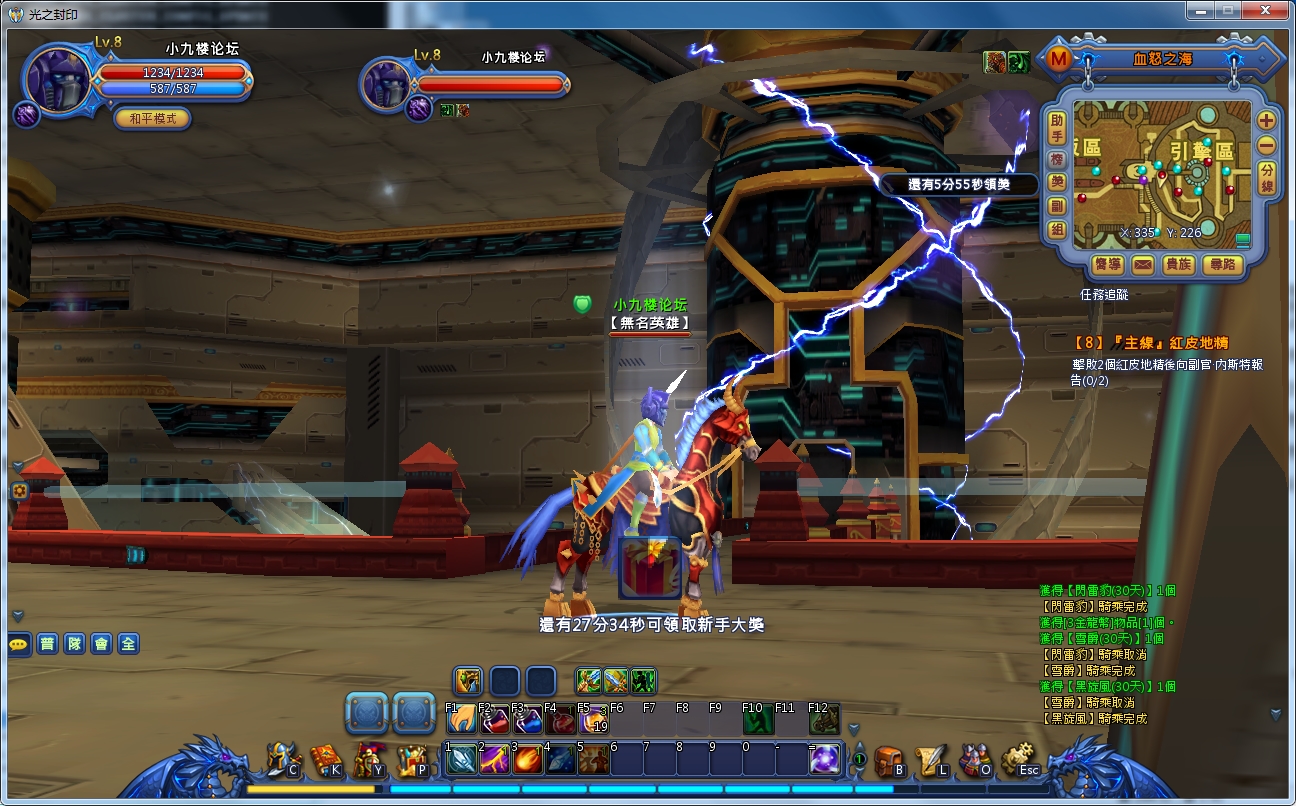Use the red potion in the F2 slot
The image size is (1296, 806).
tap(495, 719)
